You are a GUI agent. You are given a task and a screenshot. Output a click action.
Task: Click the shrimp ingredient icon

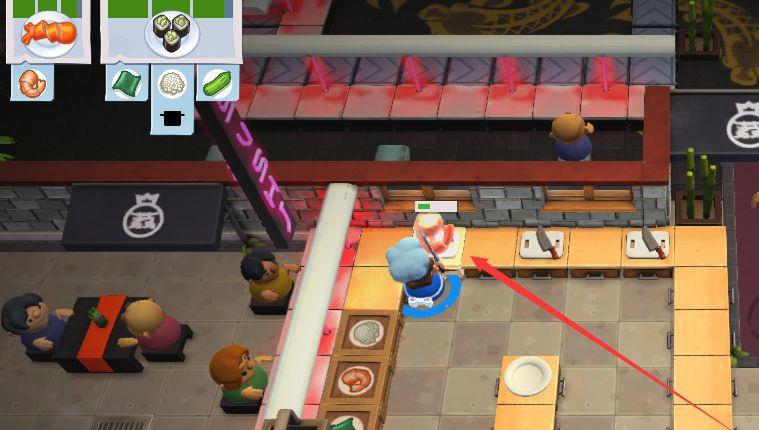point(30,83)
